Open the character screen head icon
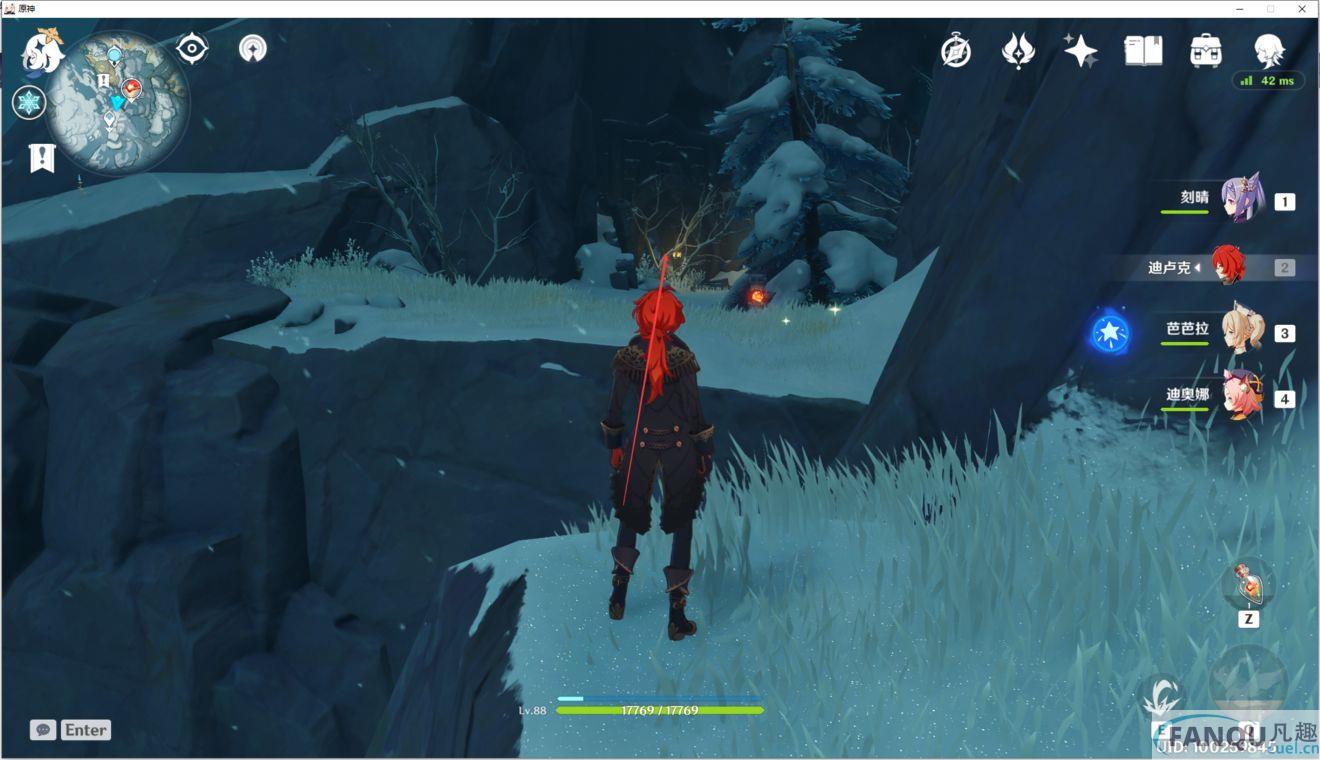The image size is (1320, 760). click(x=1269, y=49)
